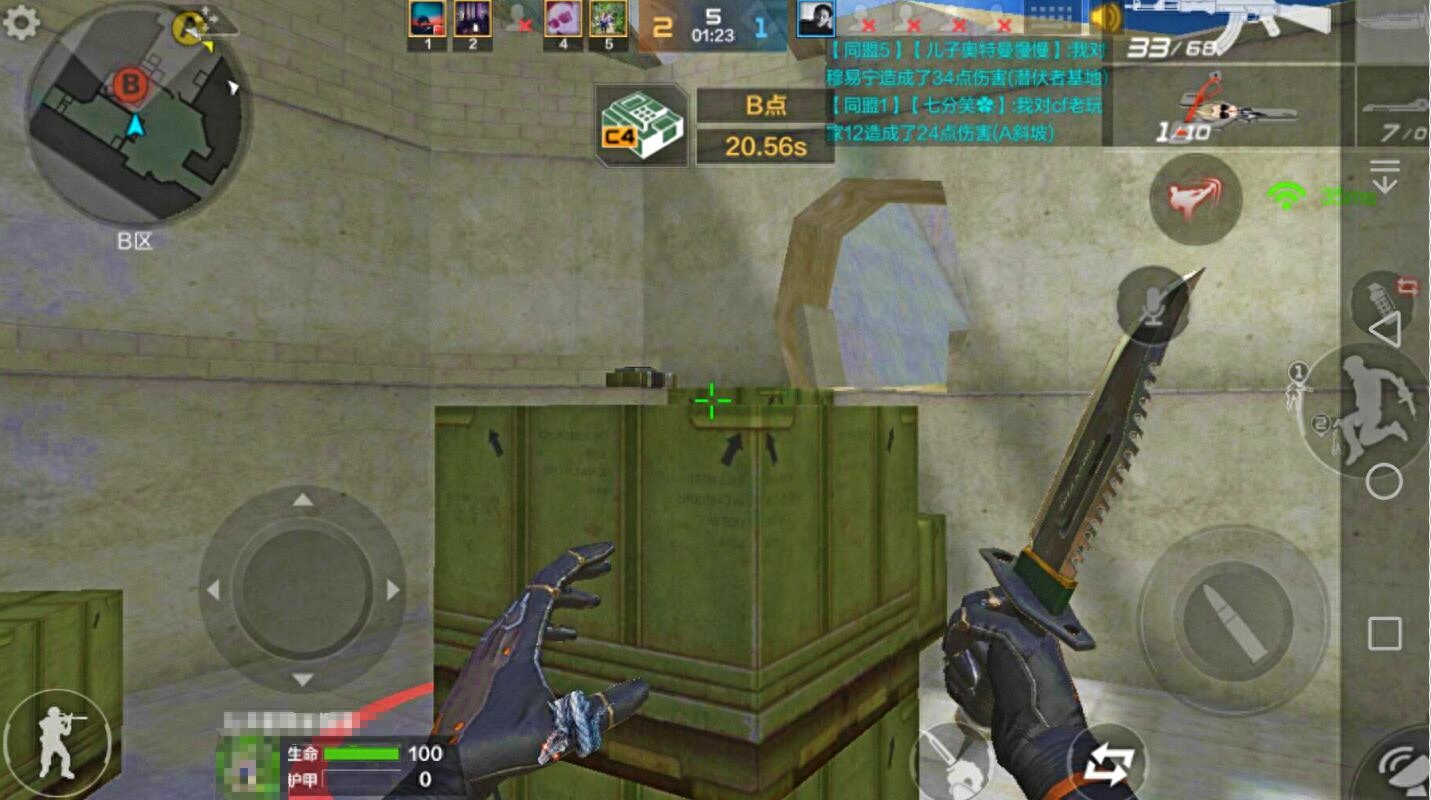The width and height of the screenshot is (1431, 800).
Task: Toggle the yellow speaker voice icon
Action: point(1105,18)
